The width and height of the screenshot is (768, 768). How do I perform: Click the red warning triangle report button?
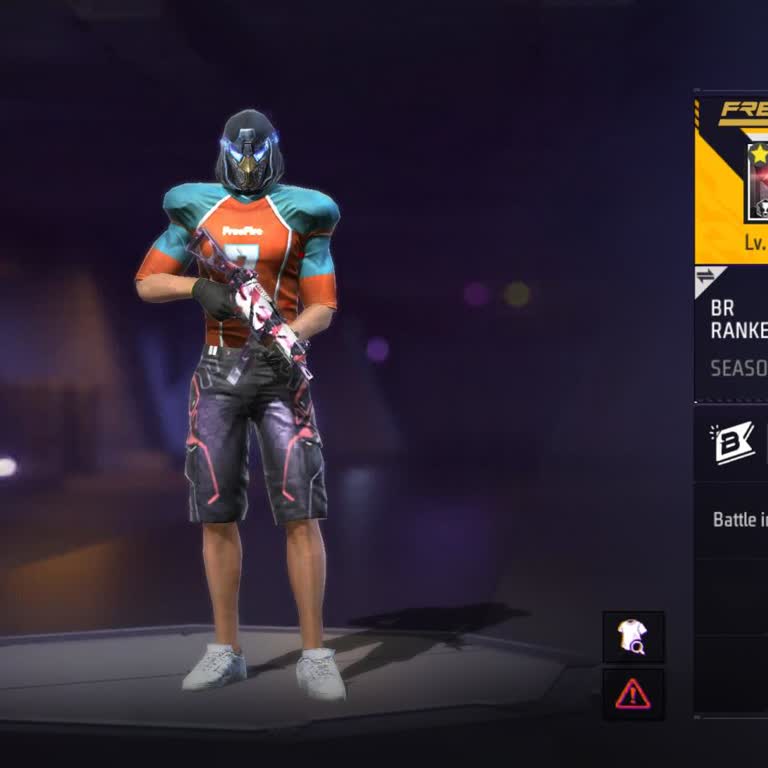point(633,694)
